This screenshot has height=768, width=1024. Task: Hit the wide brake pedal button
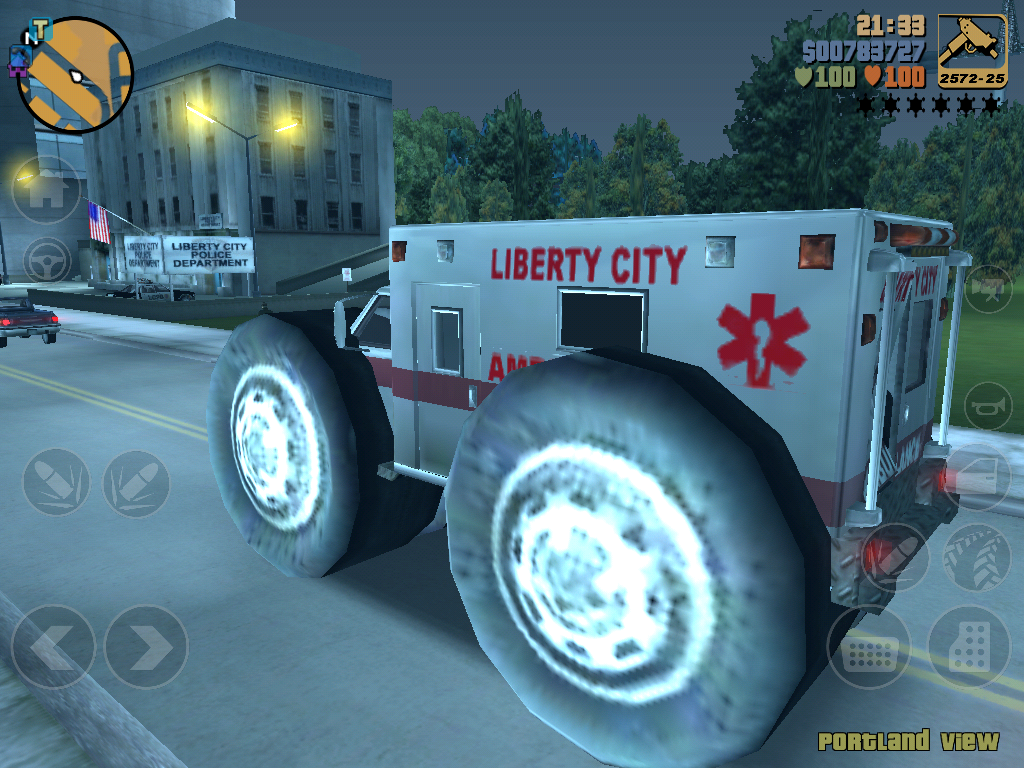coord(868,648)
